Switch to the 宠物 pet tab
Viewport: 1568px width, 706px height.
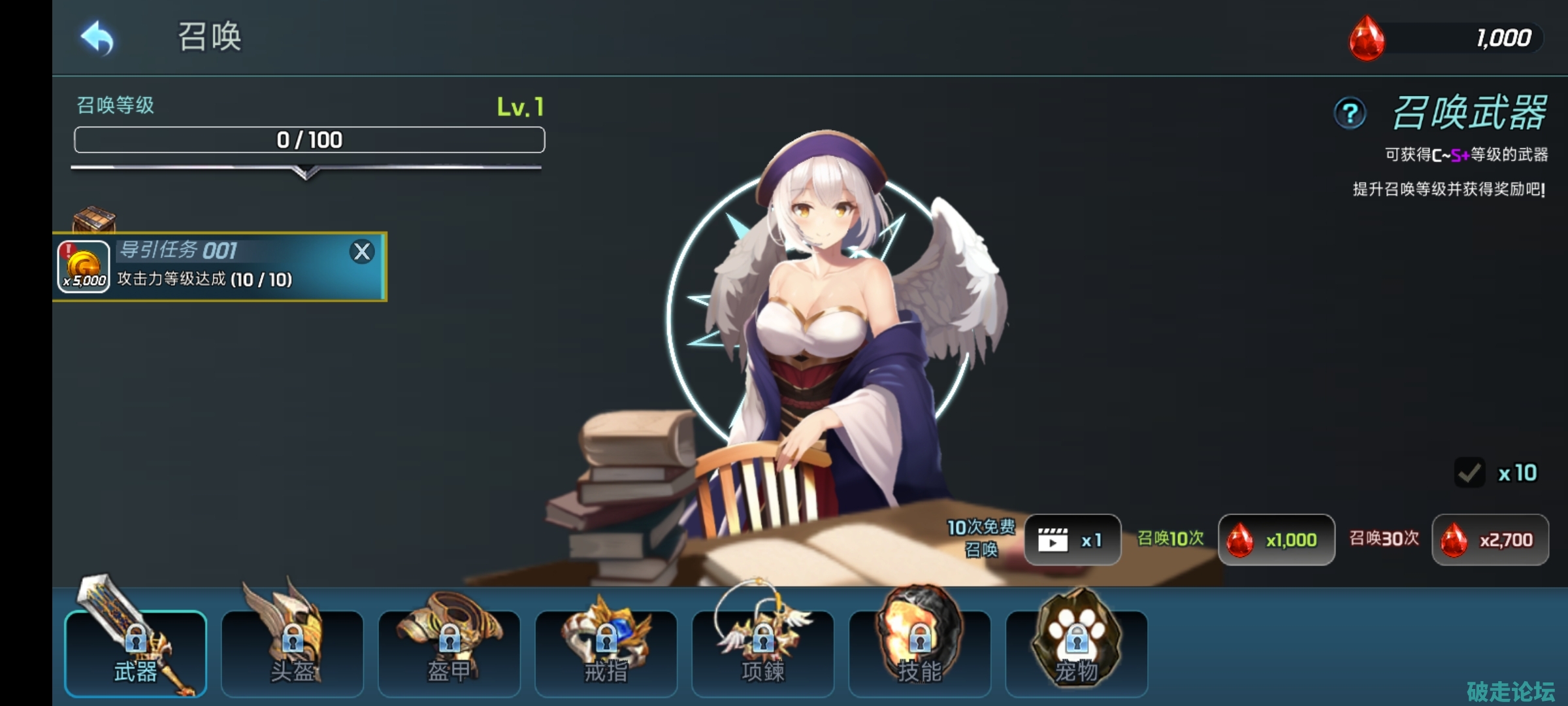1076,654
